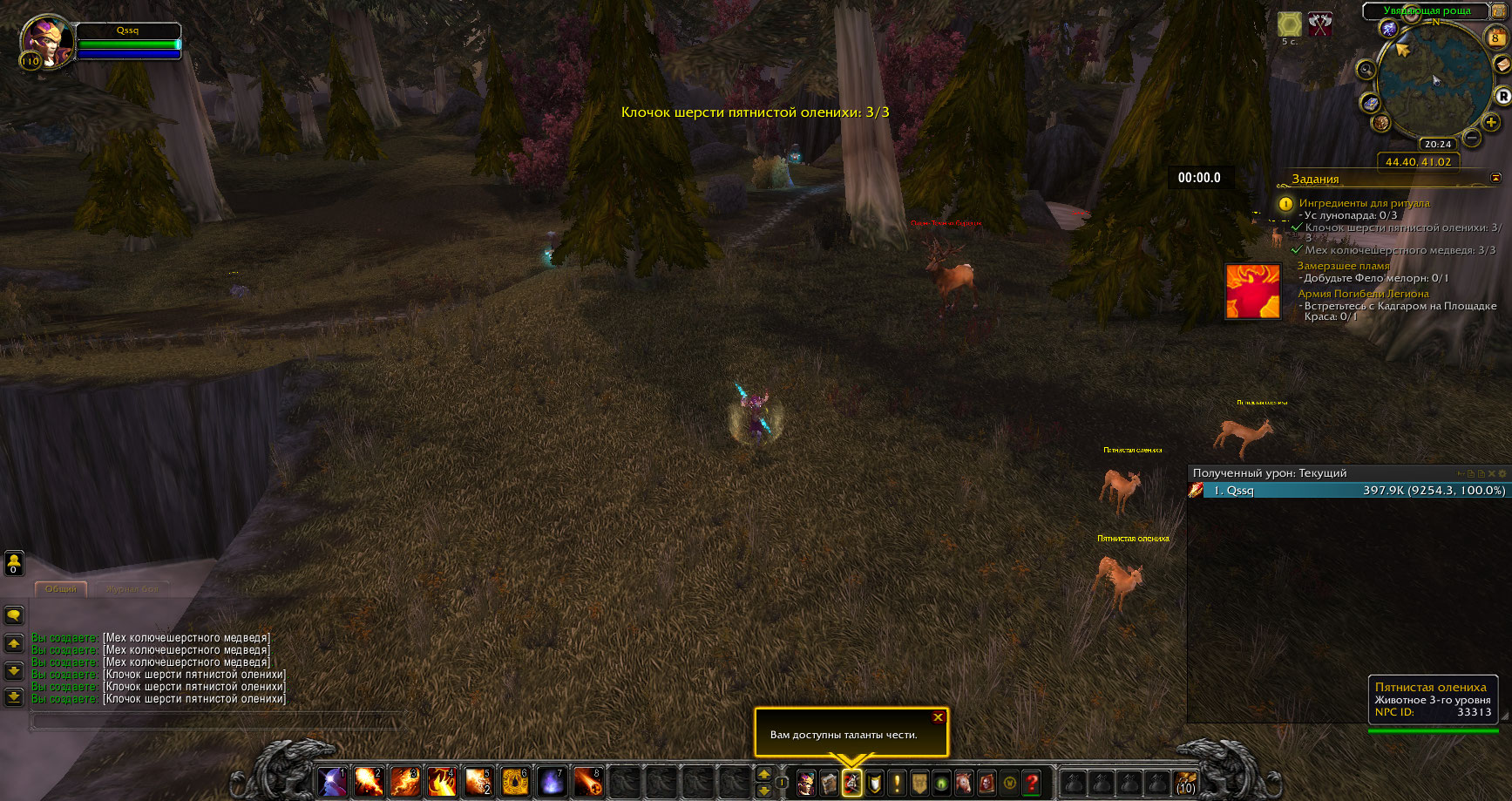Viewport: 1512px width, 801px height.
Task: Select the Общий chat tab
Action: pyautogui.click(x=61, y=589)
